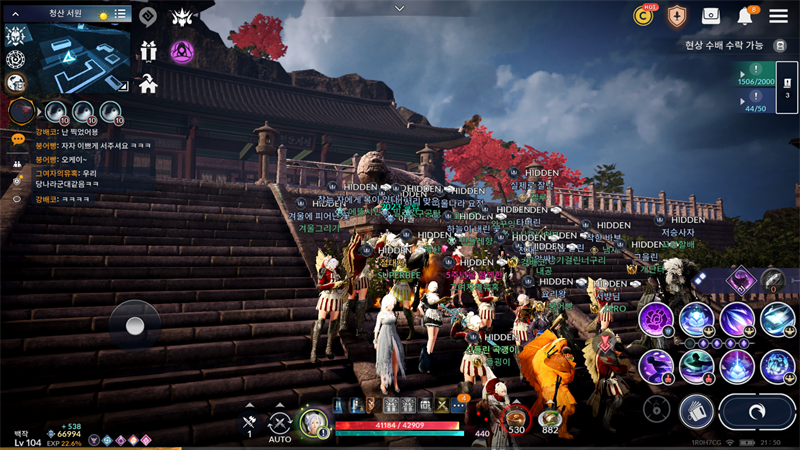800x450 pixels.
Task: Use the red health potion with count 530
Action: (x=516, y=420)
